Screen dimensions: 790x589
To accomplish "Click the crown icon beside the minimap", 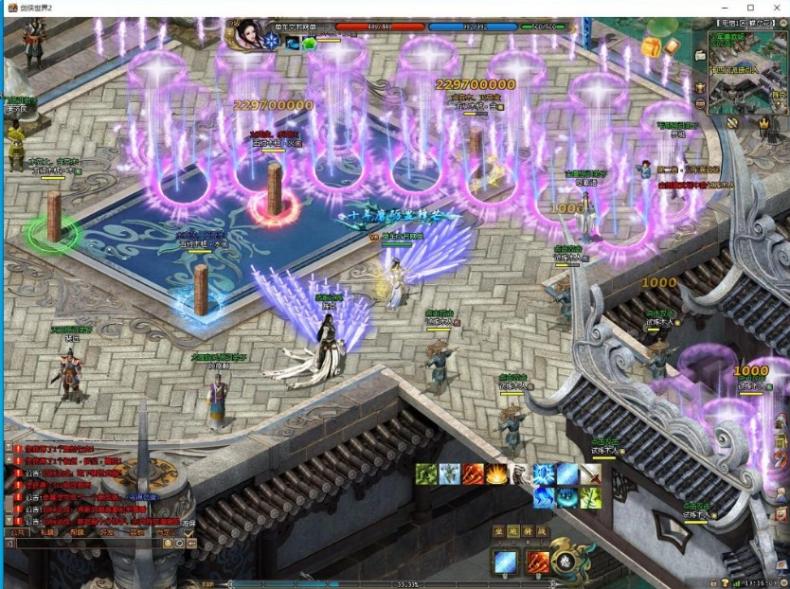I will click(x=763, y=122).
